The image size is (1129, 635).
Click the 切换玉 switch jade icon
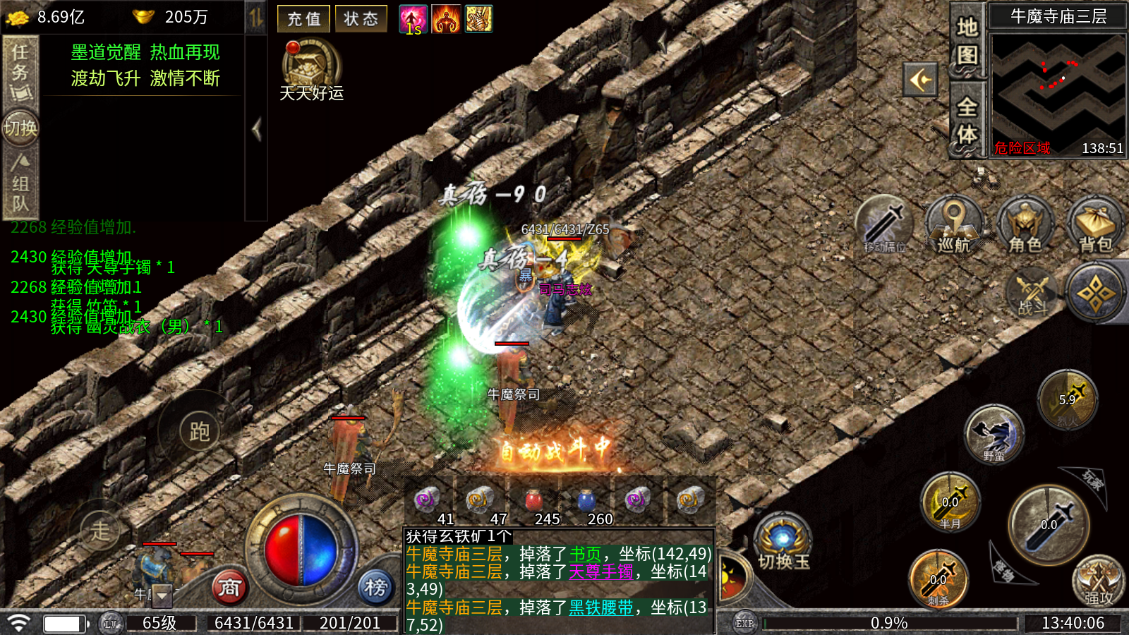(x=782, y=541)
